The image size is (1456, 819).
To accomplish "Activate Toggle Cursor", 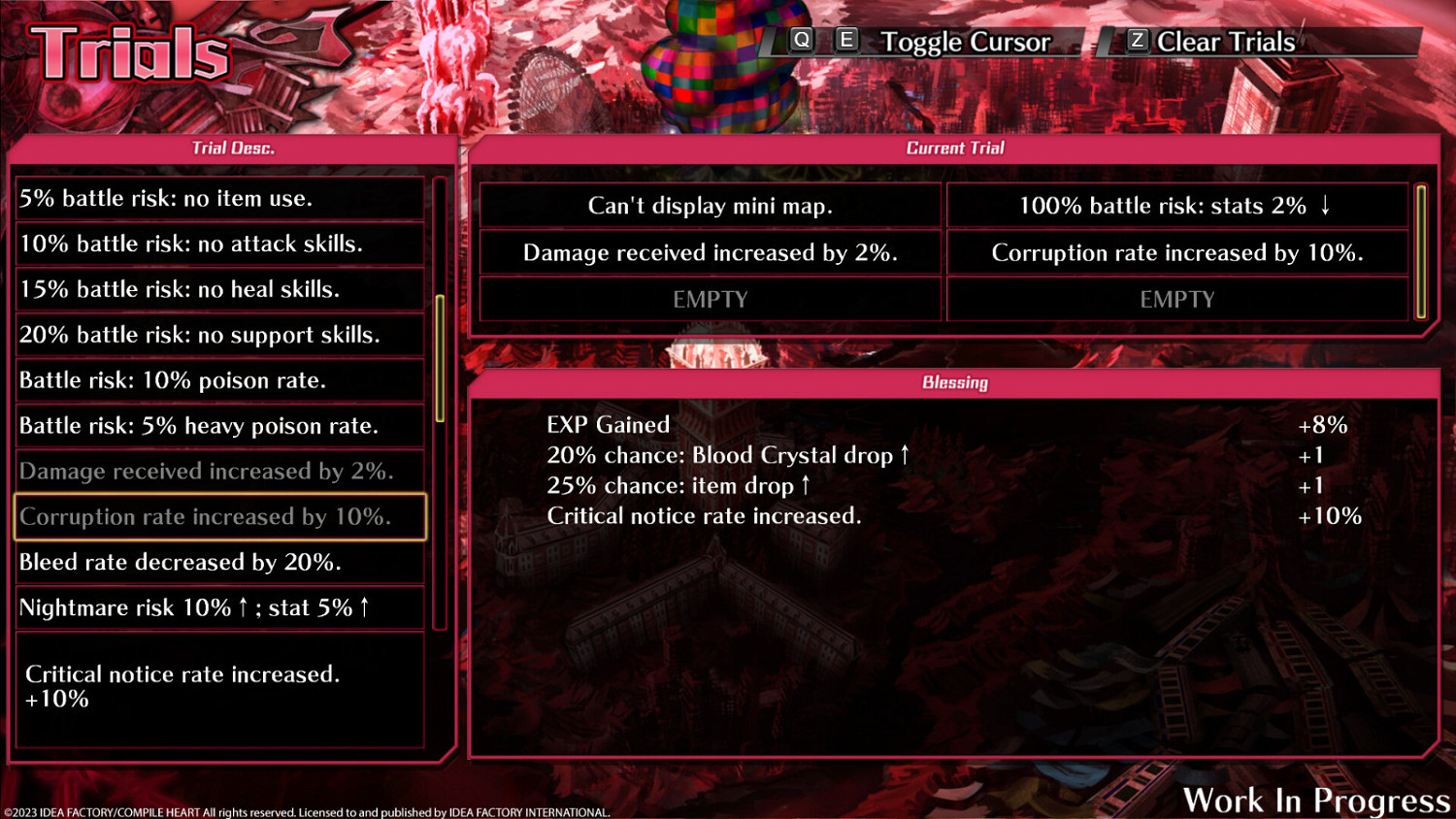I will coord(965,41).
